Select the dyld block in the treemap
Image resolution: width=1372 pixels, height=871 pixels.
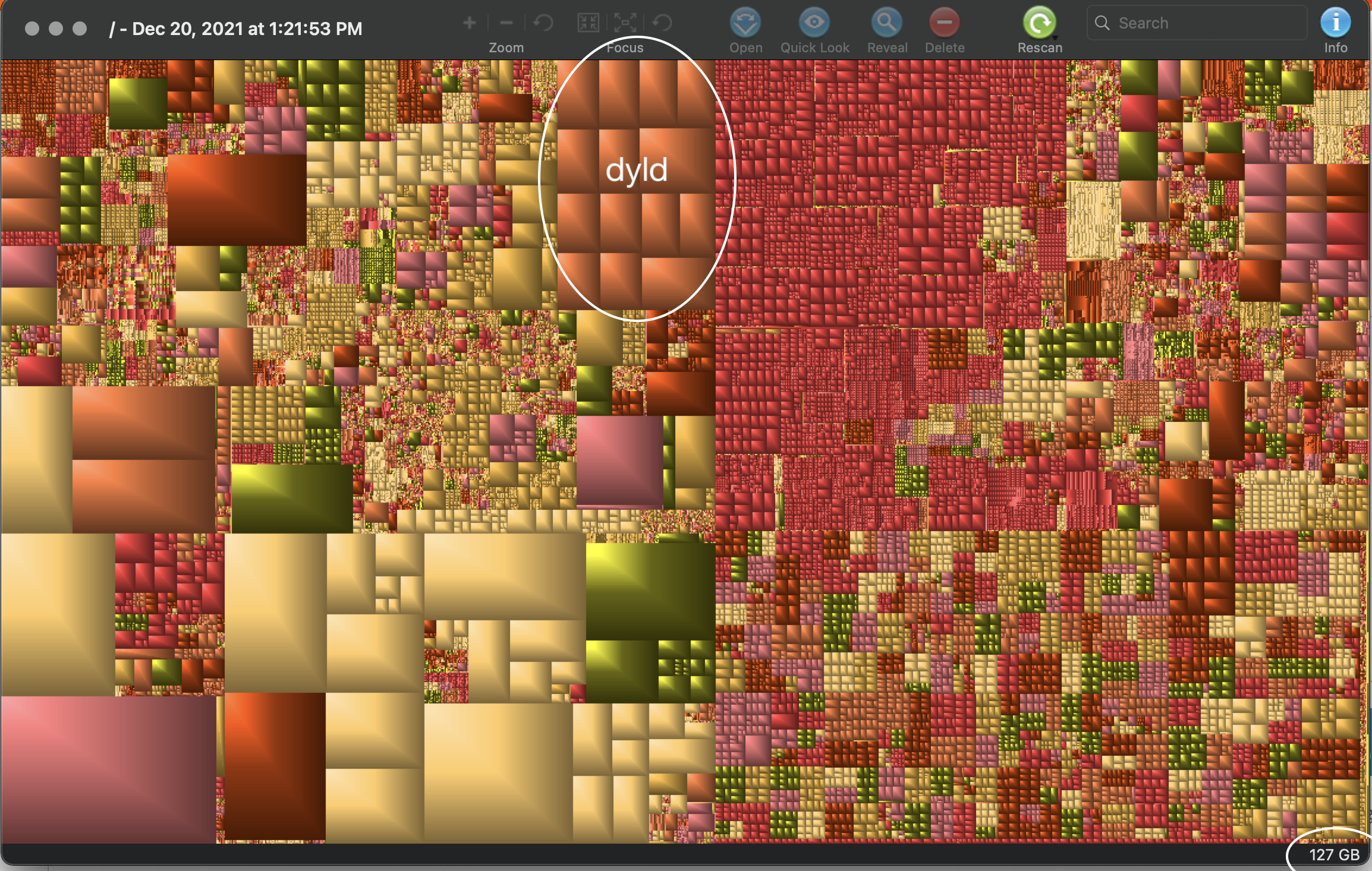[x=636, y=178]
